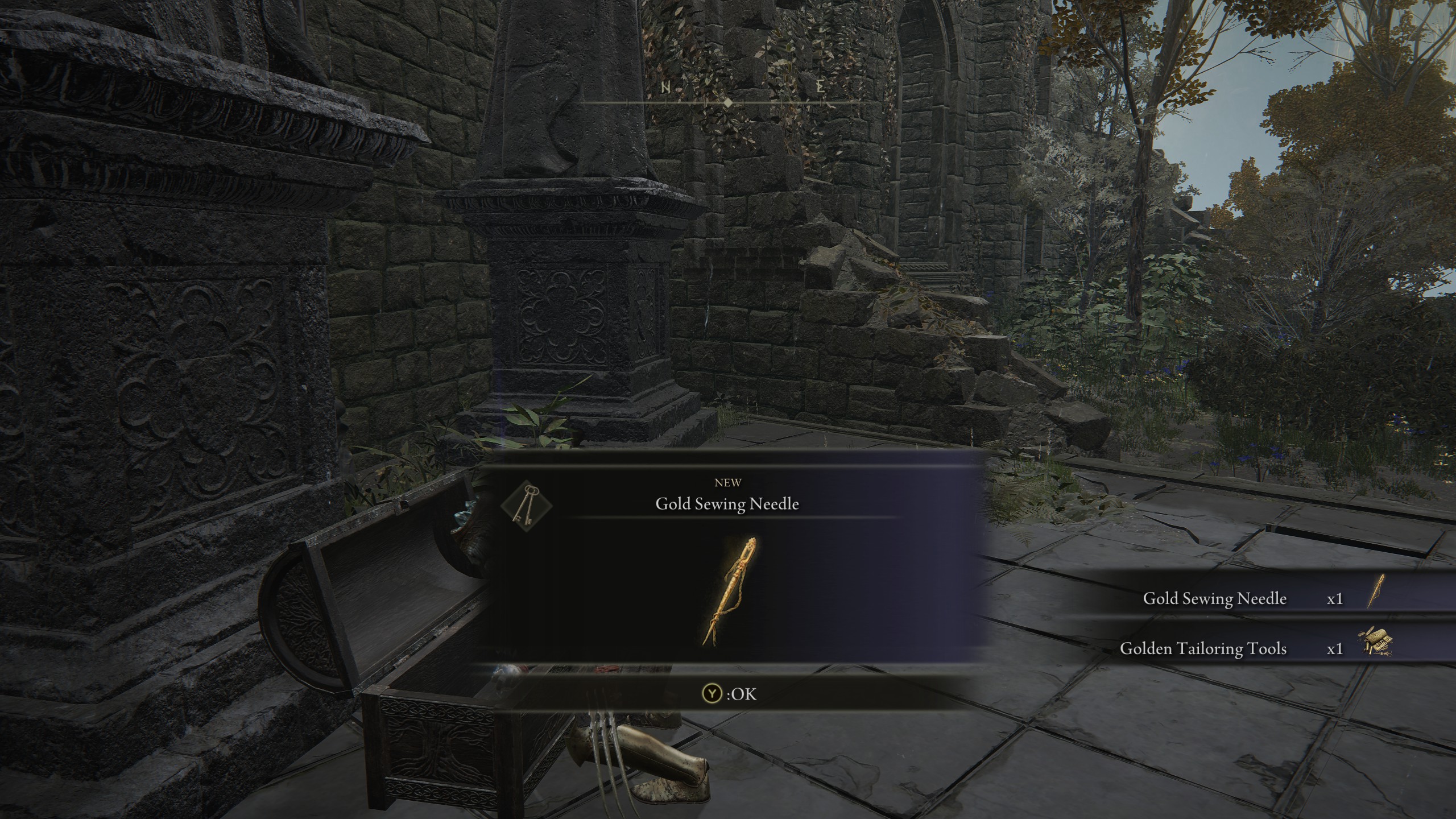
Task: Select the N marker on the compass
Action: [666, 88]
